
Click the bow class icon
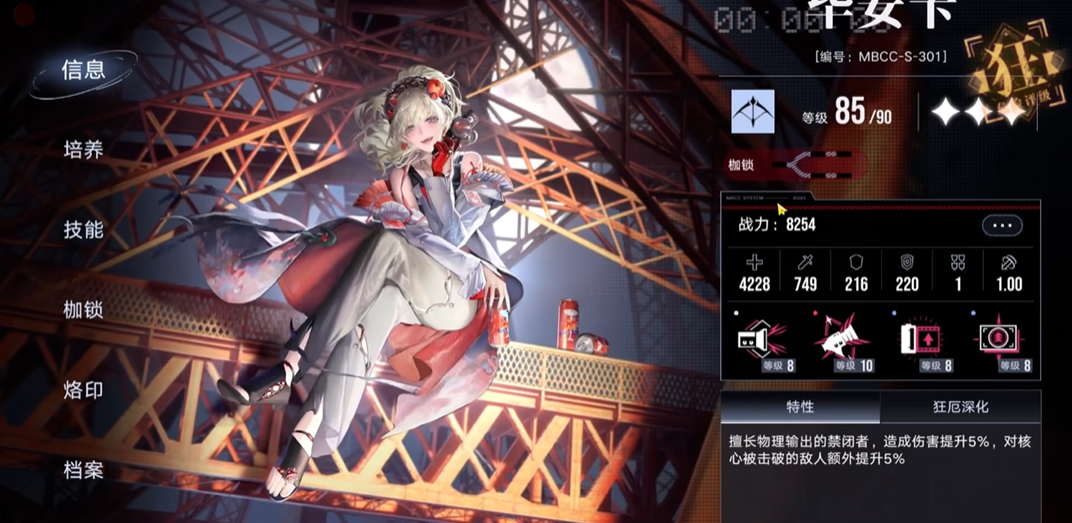pos(753,112)
